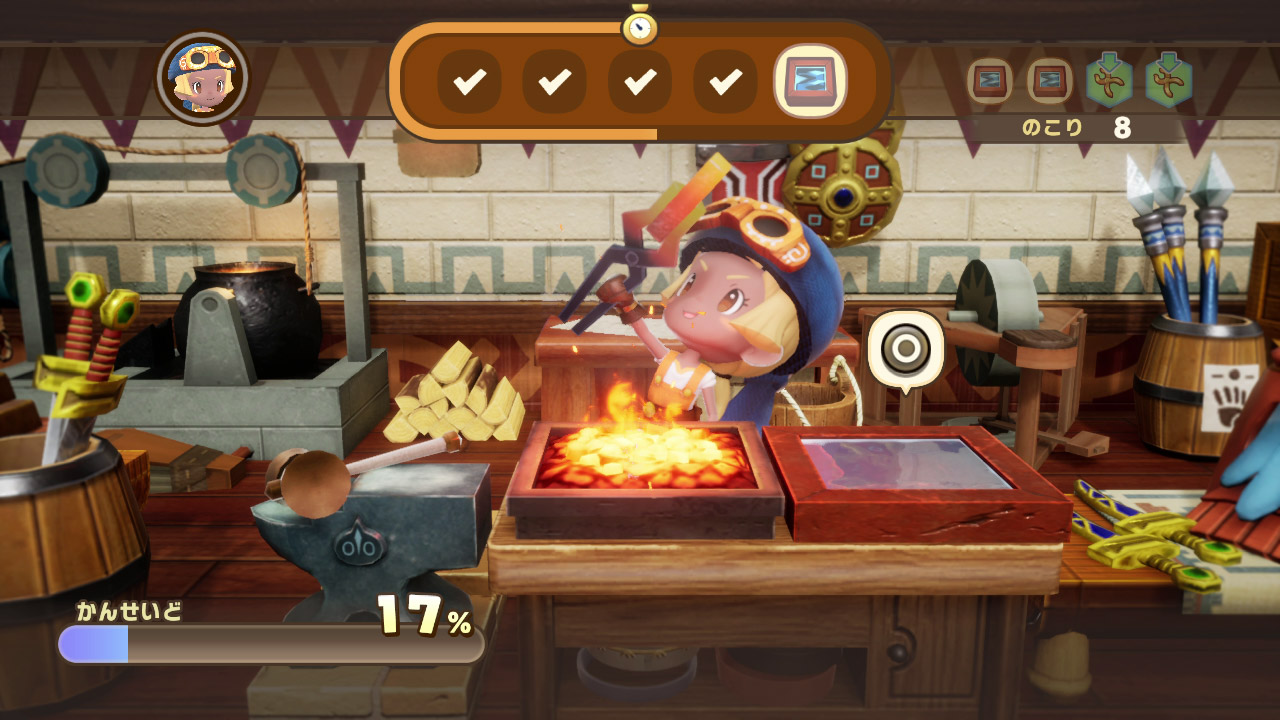The width and height of the screenshot is (1280, 720).
Task: Select the highlighted cooling tray step icon
Action: [810, 82]
